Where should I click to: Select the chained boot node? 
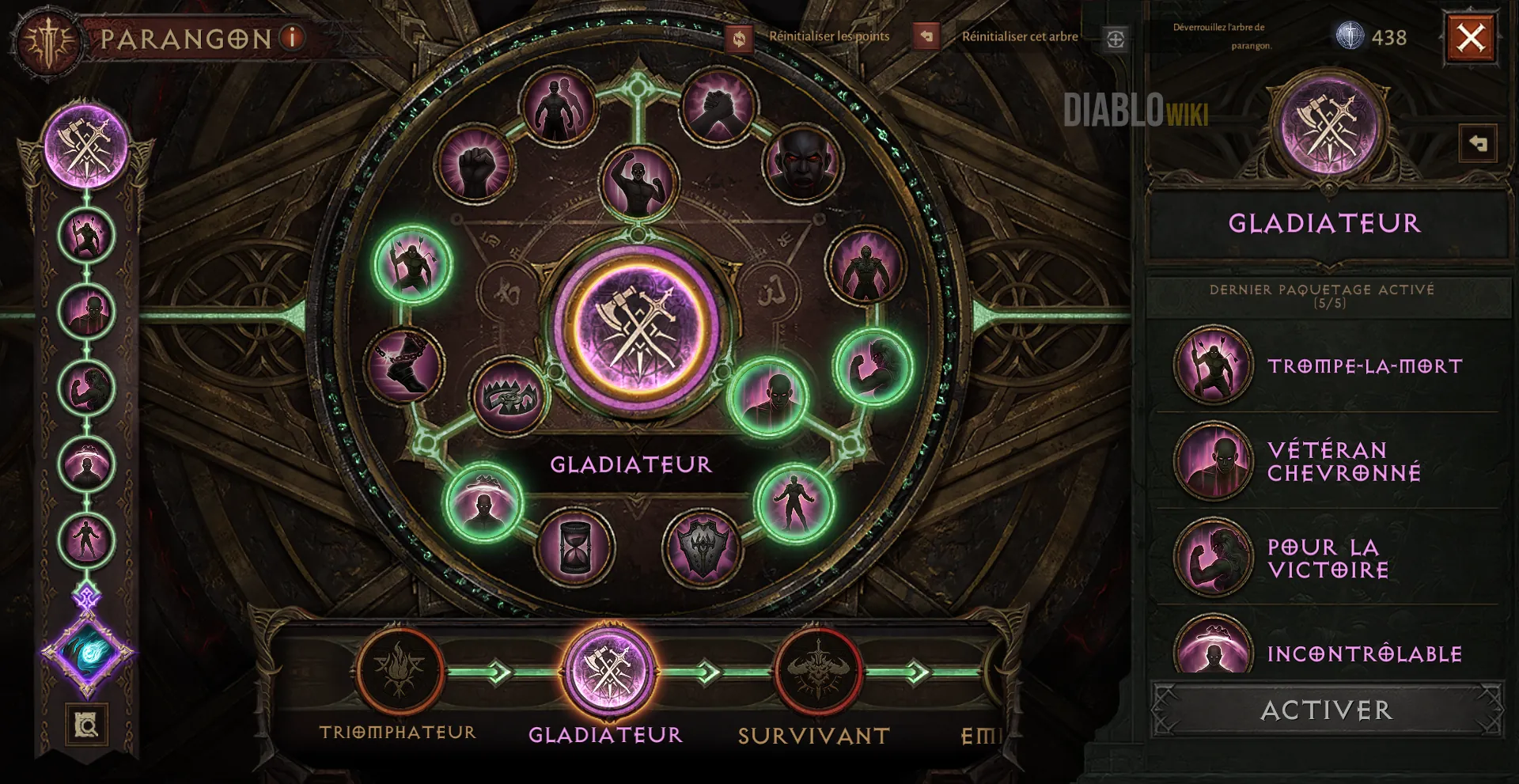point(405,364)
